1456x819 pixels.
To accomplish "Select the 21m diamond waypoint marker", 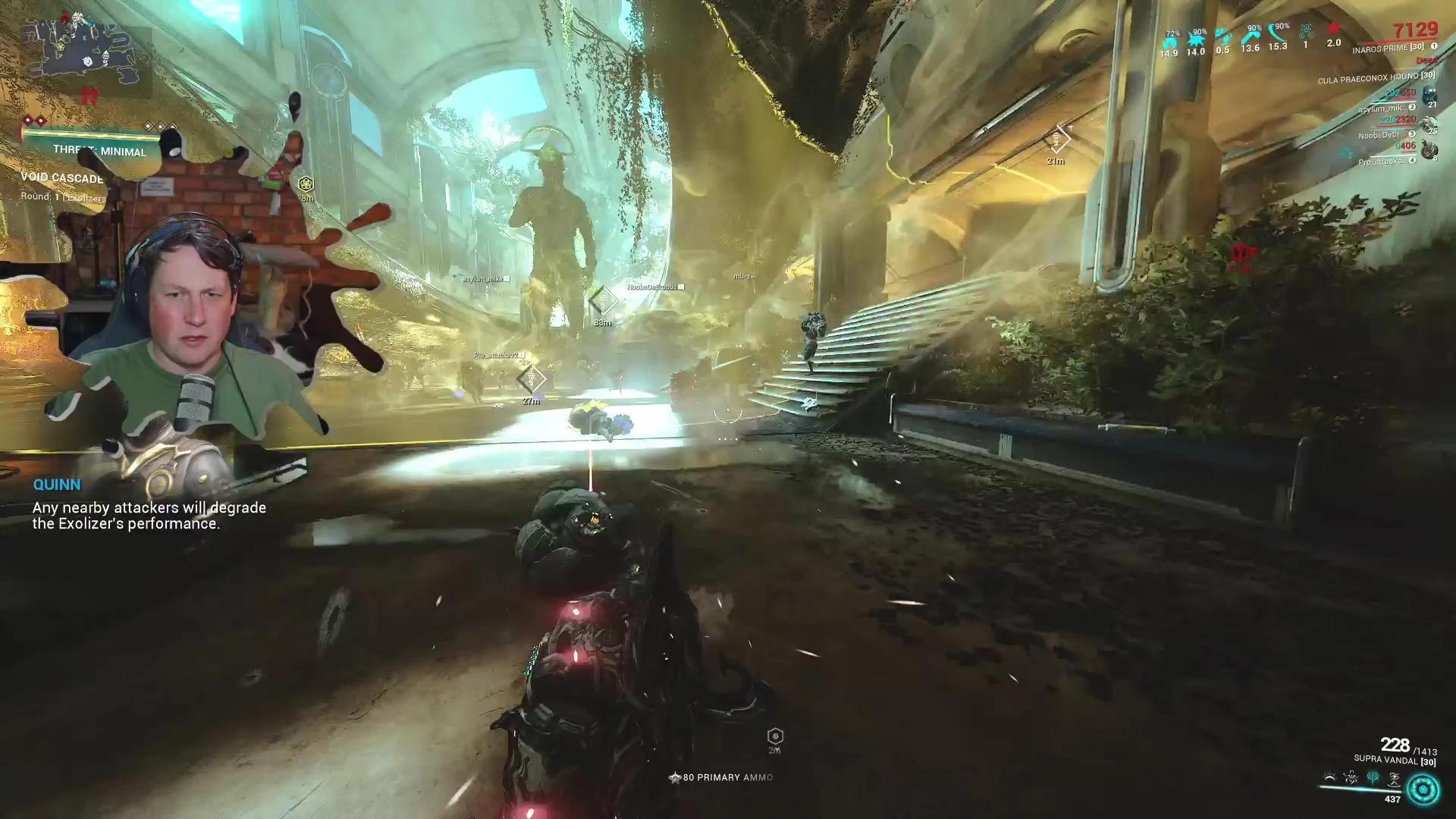I will [x=1056, y=140].
